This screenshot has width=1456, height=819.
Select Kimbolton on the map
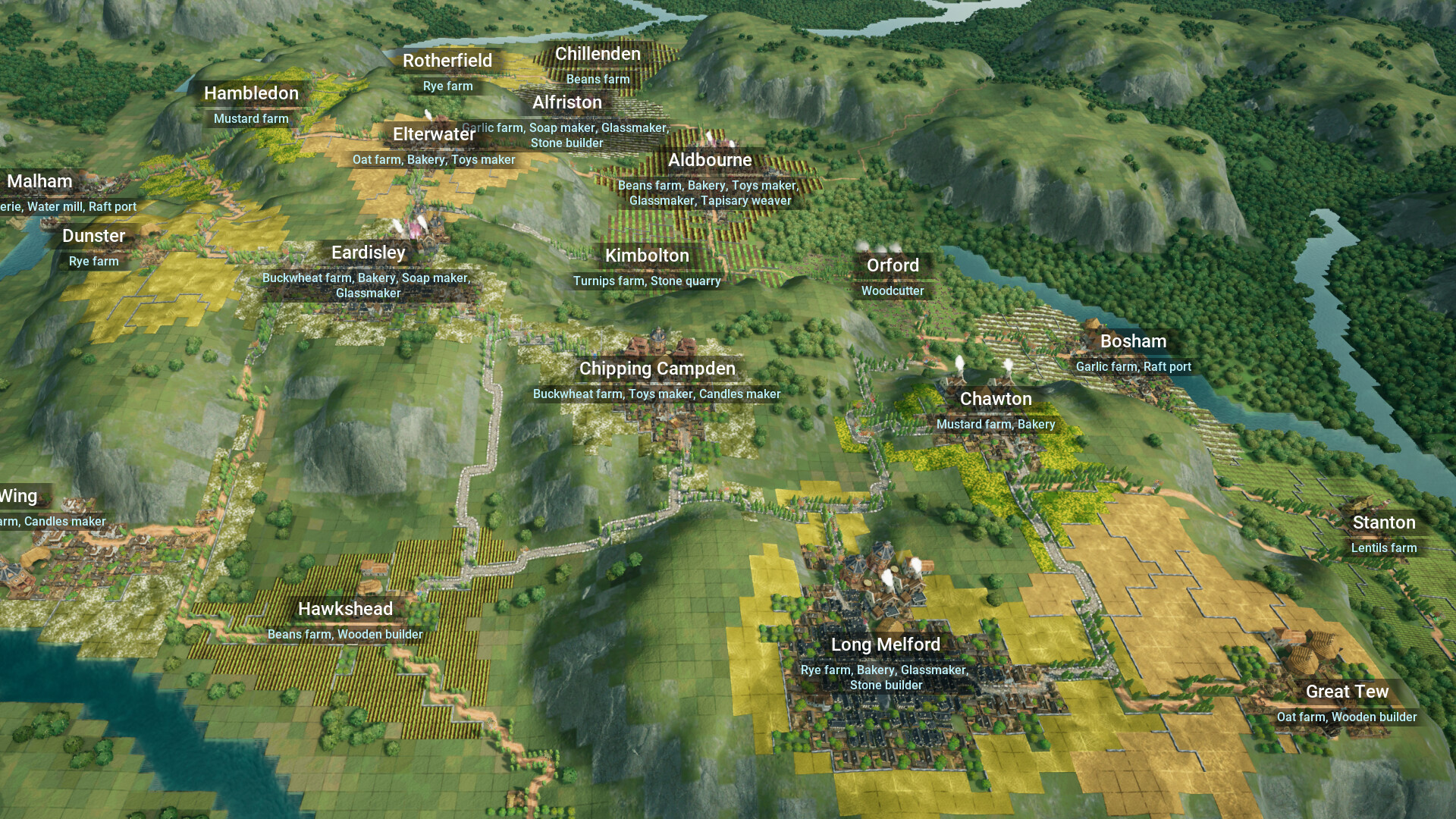647,256
